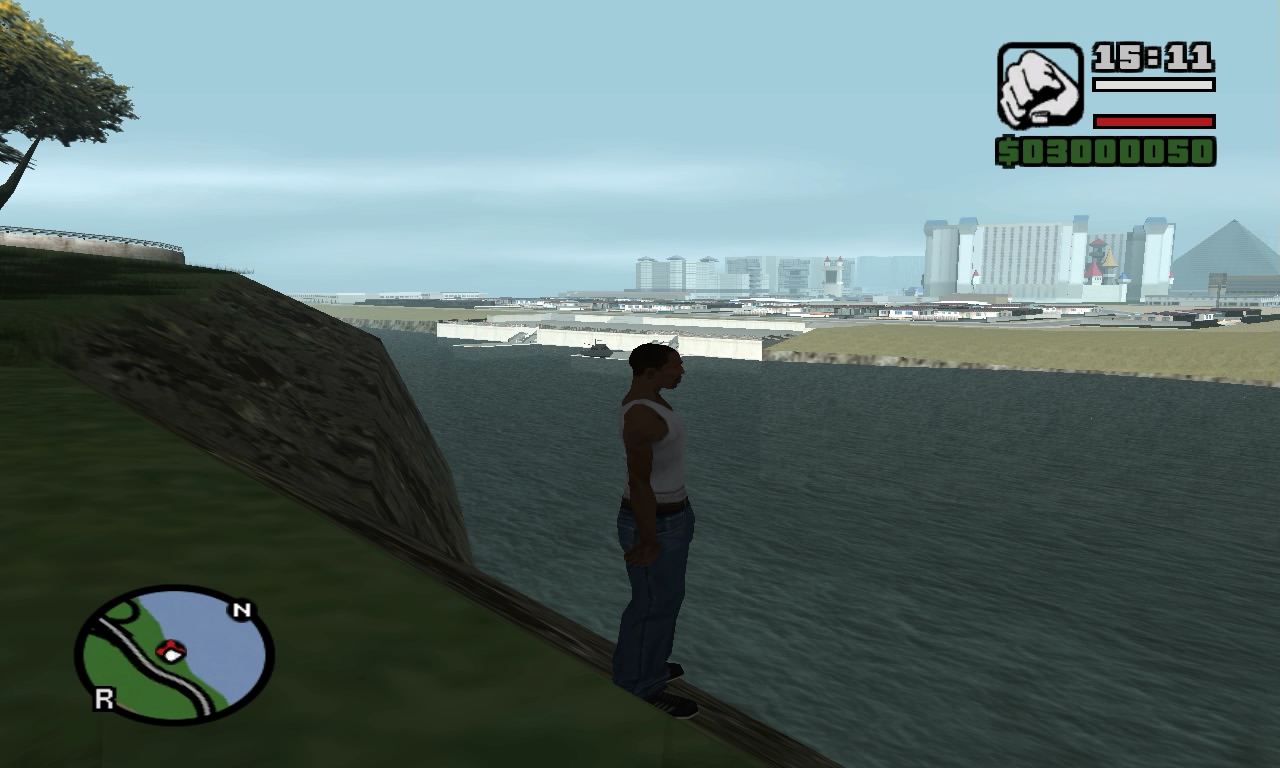Click the R marker on radar edge
Screen dimensions: 1280x768
click(103, 699)
